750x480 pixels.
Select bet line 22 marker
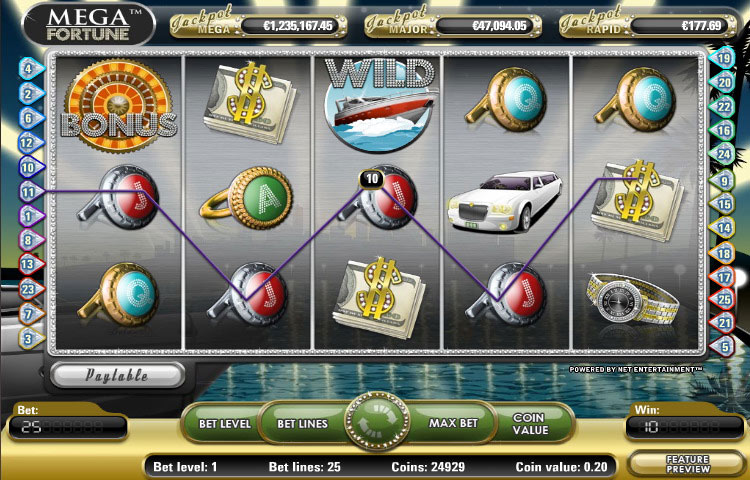pos(725,107)
